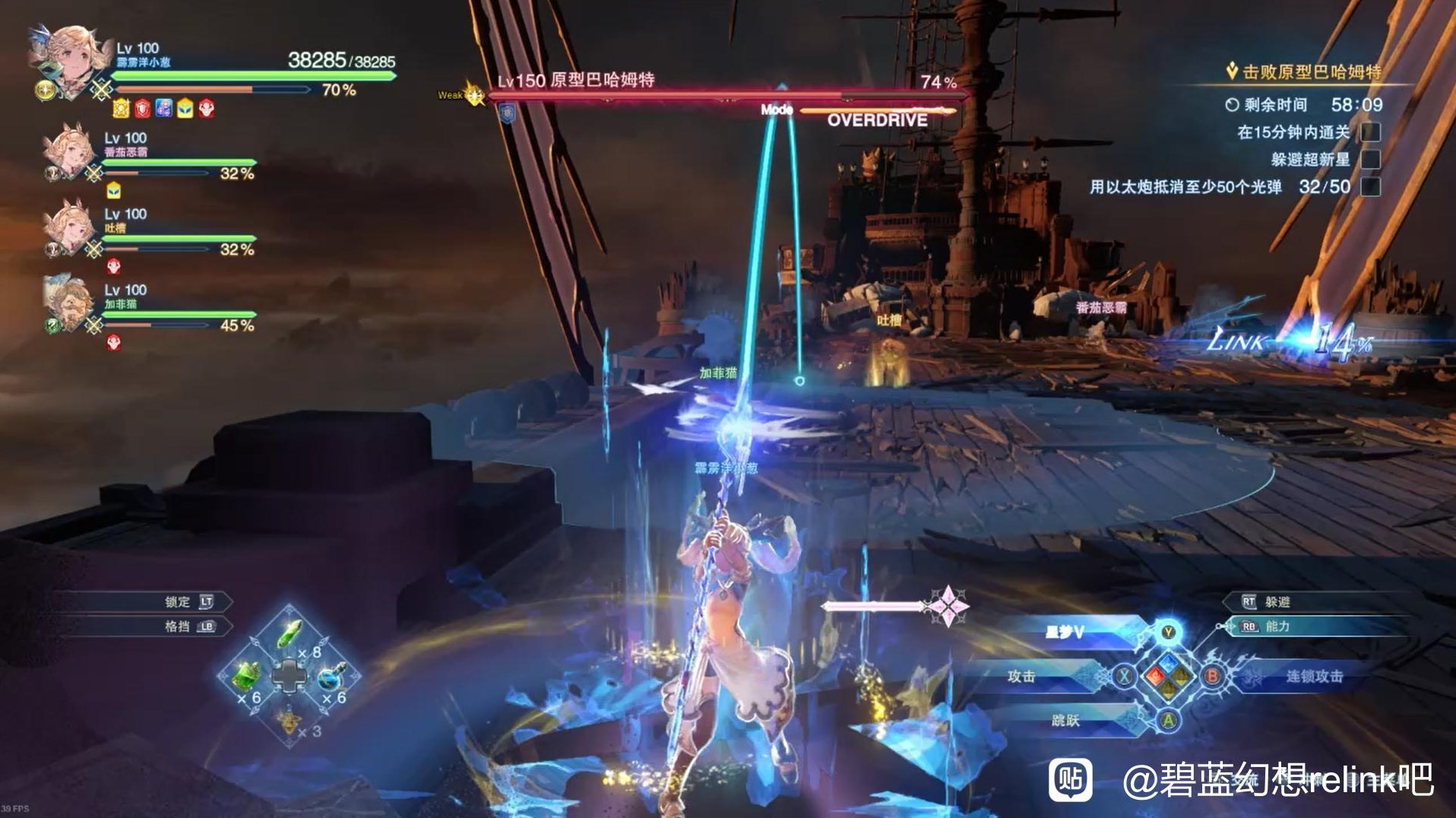Viewport: 1456px width, 818px height.
Task: Click the OVERDRIVE mode label
Action: pyautogui.click(x=879, y=119)
